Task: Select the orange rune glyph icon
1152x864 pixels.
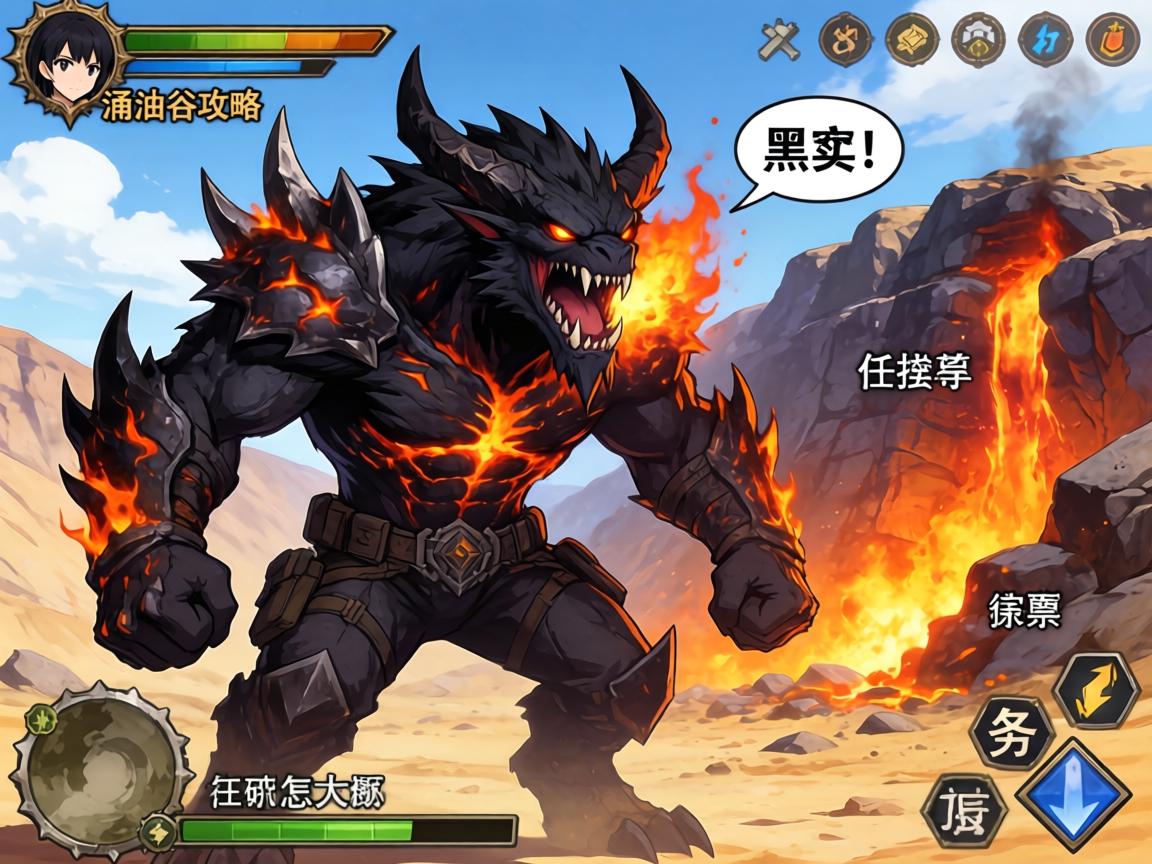Action: click(x=846, y=40)
